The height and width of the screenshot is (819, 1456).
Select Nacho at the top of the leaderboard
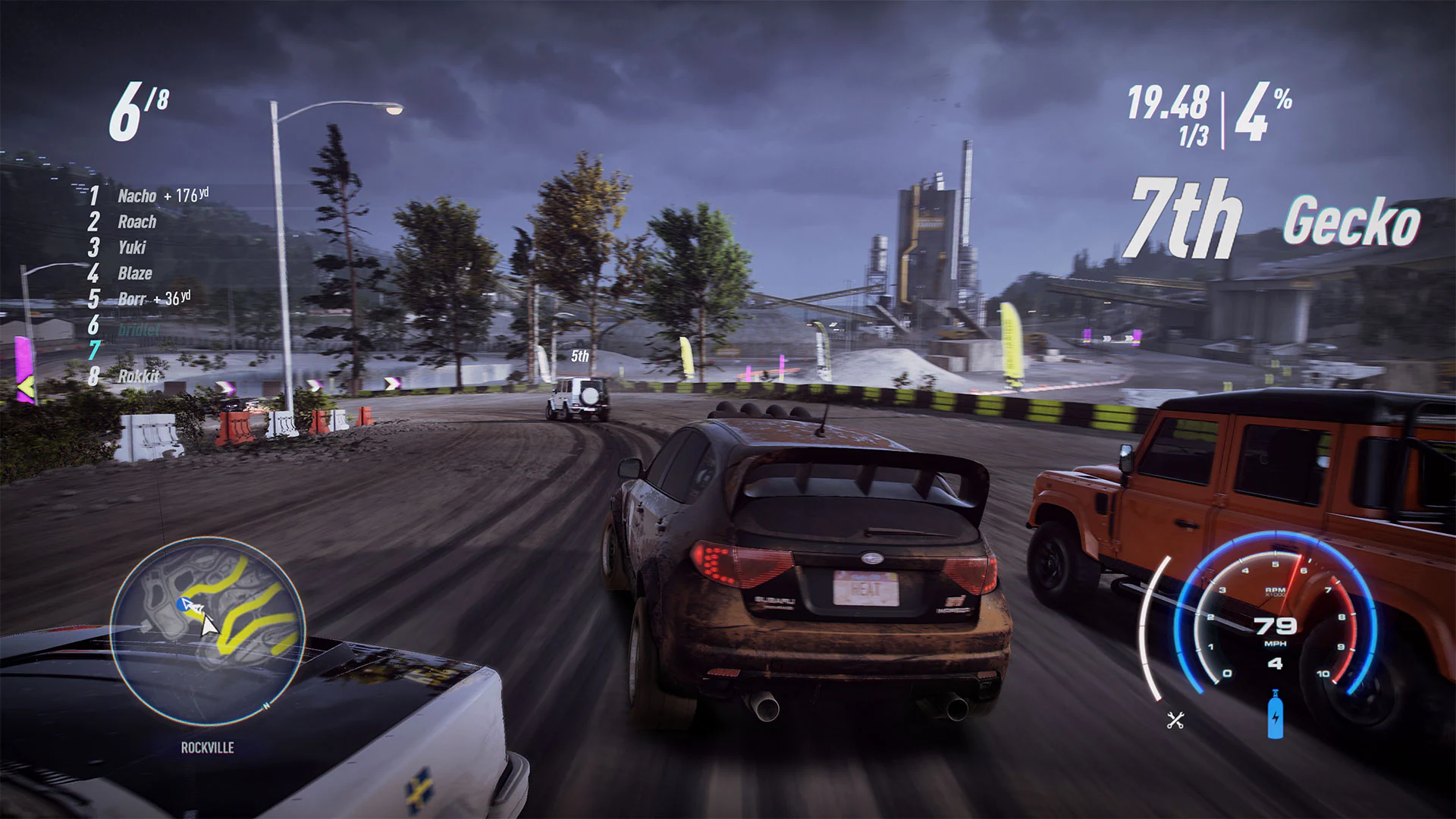tap(135, 196)
